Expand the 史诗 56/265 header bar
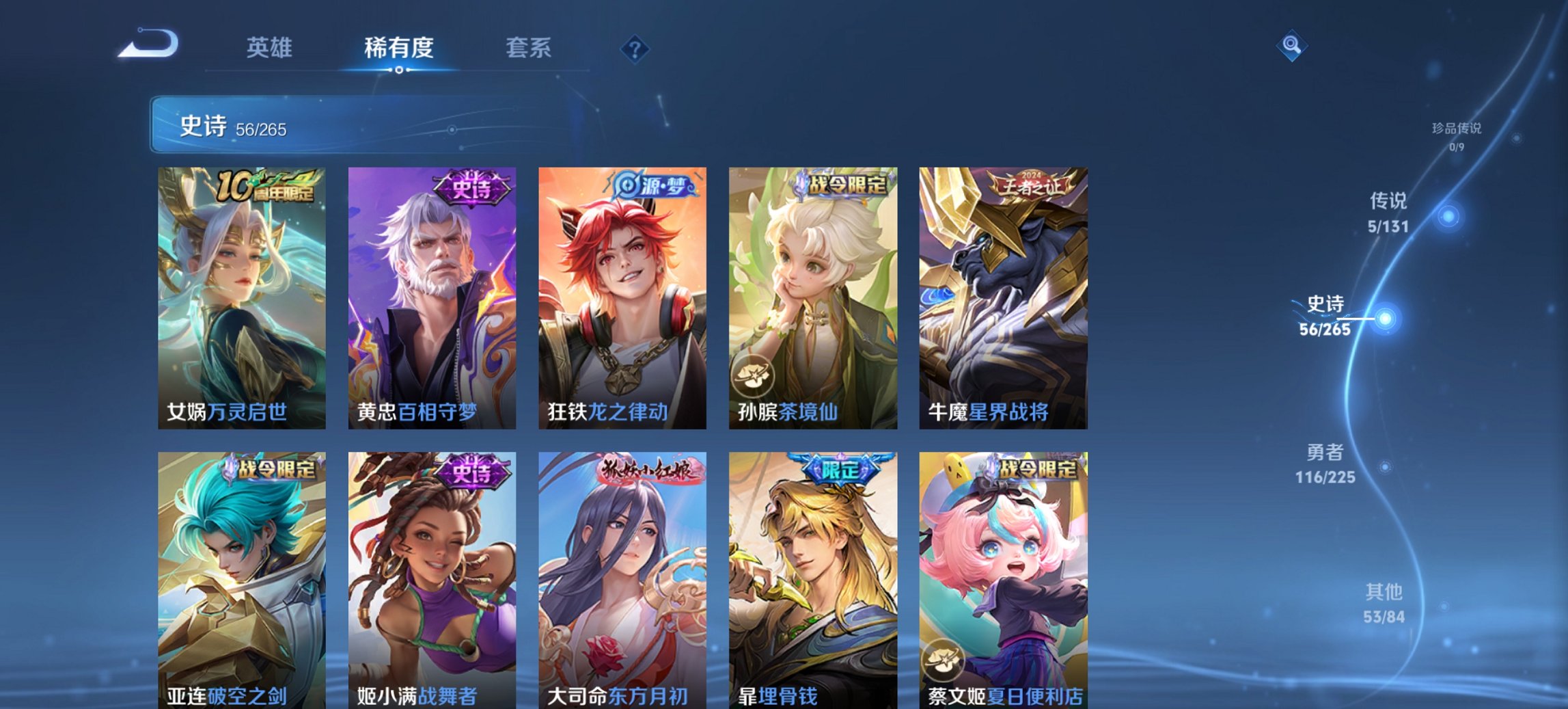 coord(273,126)
